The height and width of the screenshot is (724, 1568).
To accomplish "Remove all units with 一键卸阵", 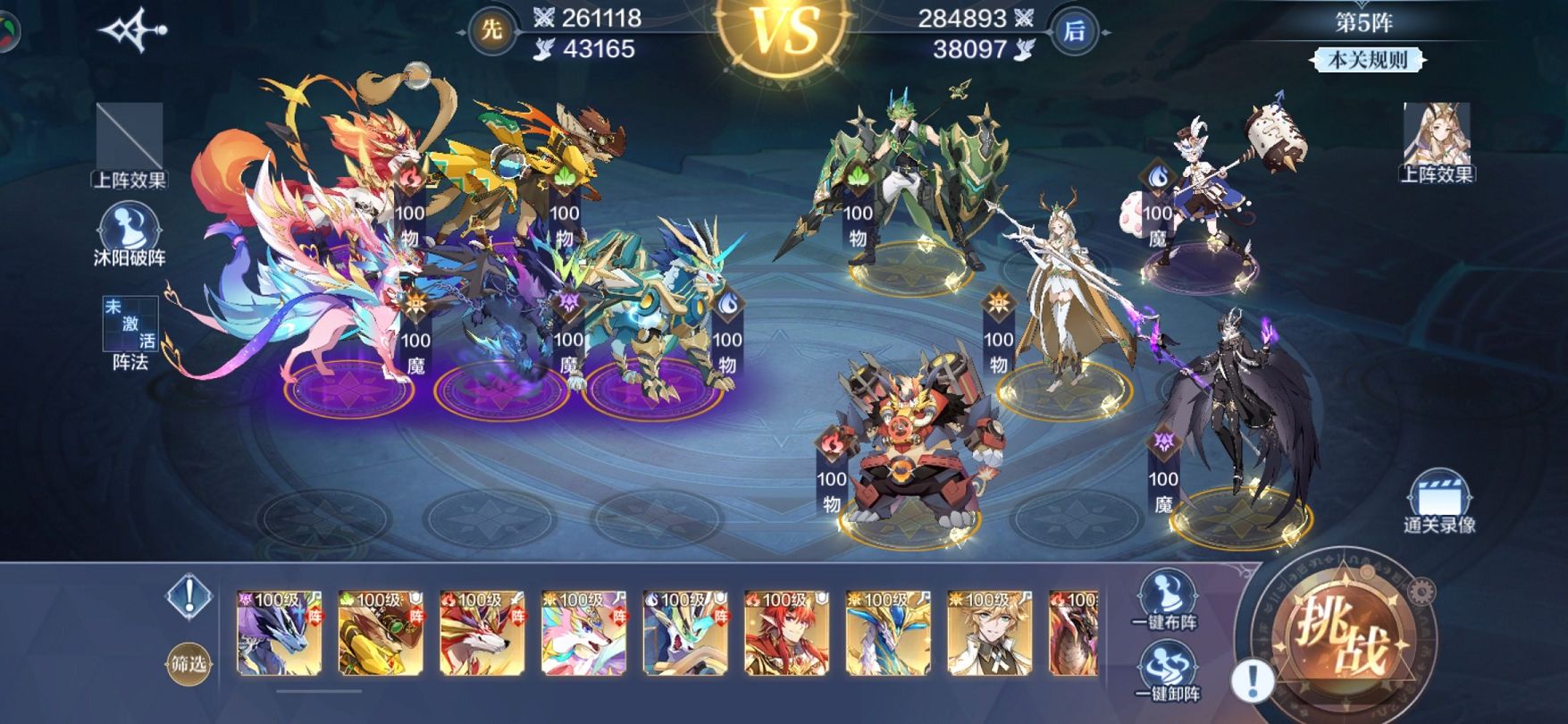I will coord(1166,671).
